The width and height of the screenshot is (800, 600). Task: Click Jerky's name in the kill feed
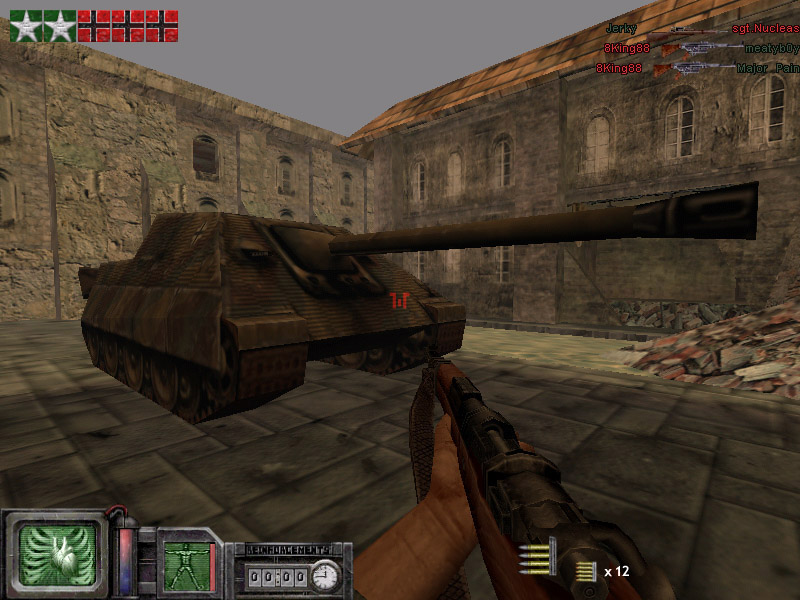(621, 29)
